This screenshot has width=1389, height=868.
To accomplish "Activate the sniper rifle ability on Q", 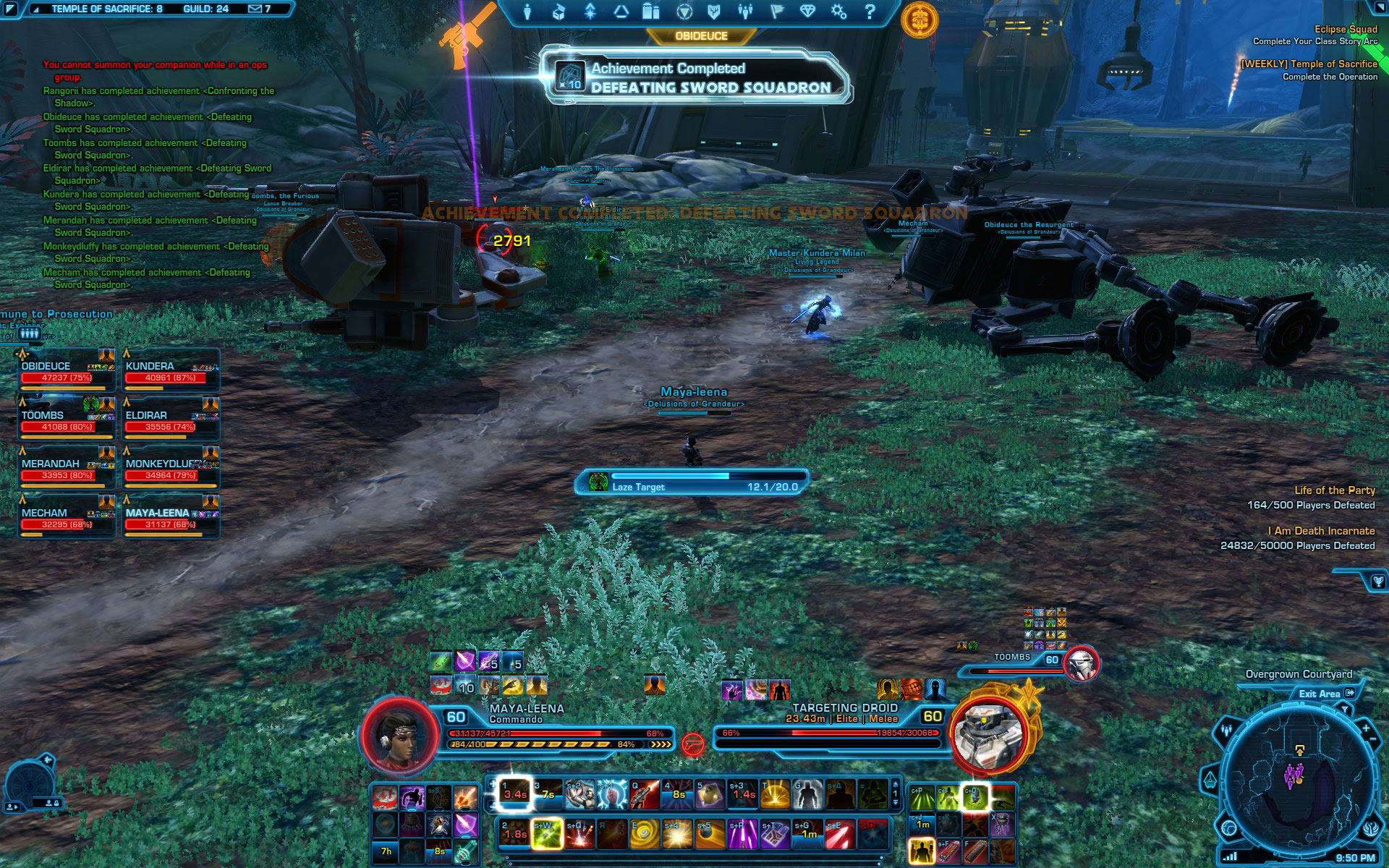I will (645, 794).
